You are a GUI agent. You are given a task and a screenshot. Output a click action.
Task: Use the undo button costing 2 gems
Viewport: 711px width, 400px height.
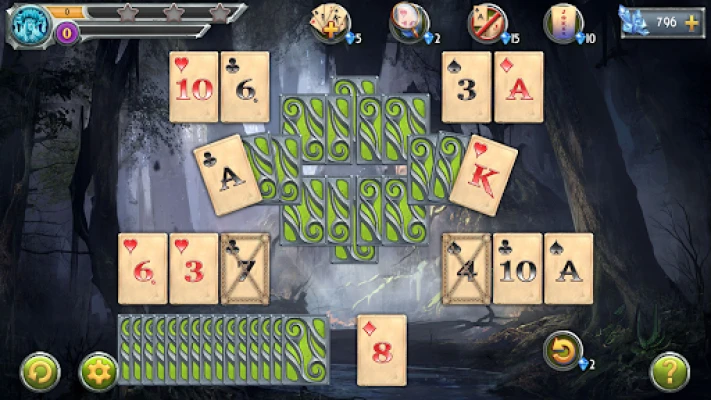[x=563, y=350]
